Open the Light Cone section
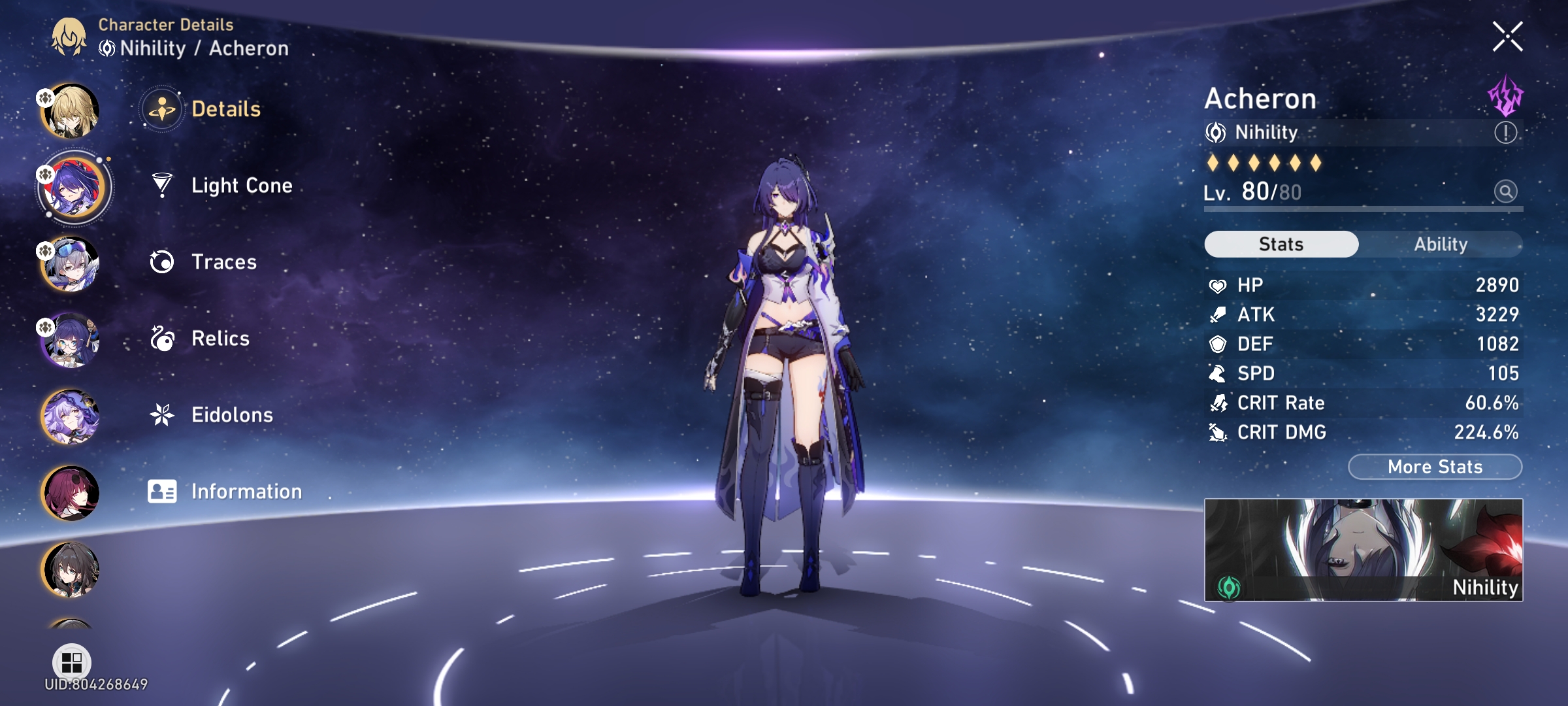The height and width of the screenshot is (706, 1568). click(242, 186)
